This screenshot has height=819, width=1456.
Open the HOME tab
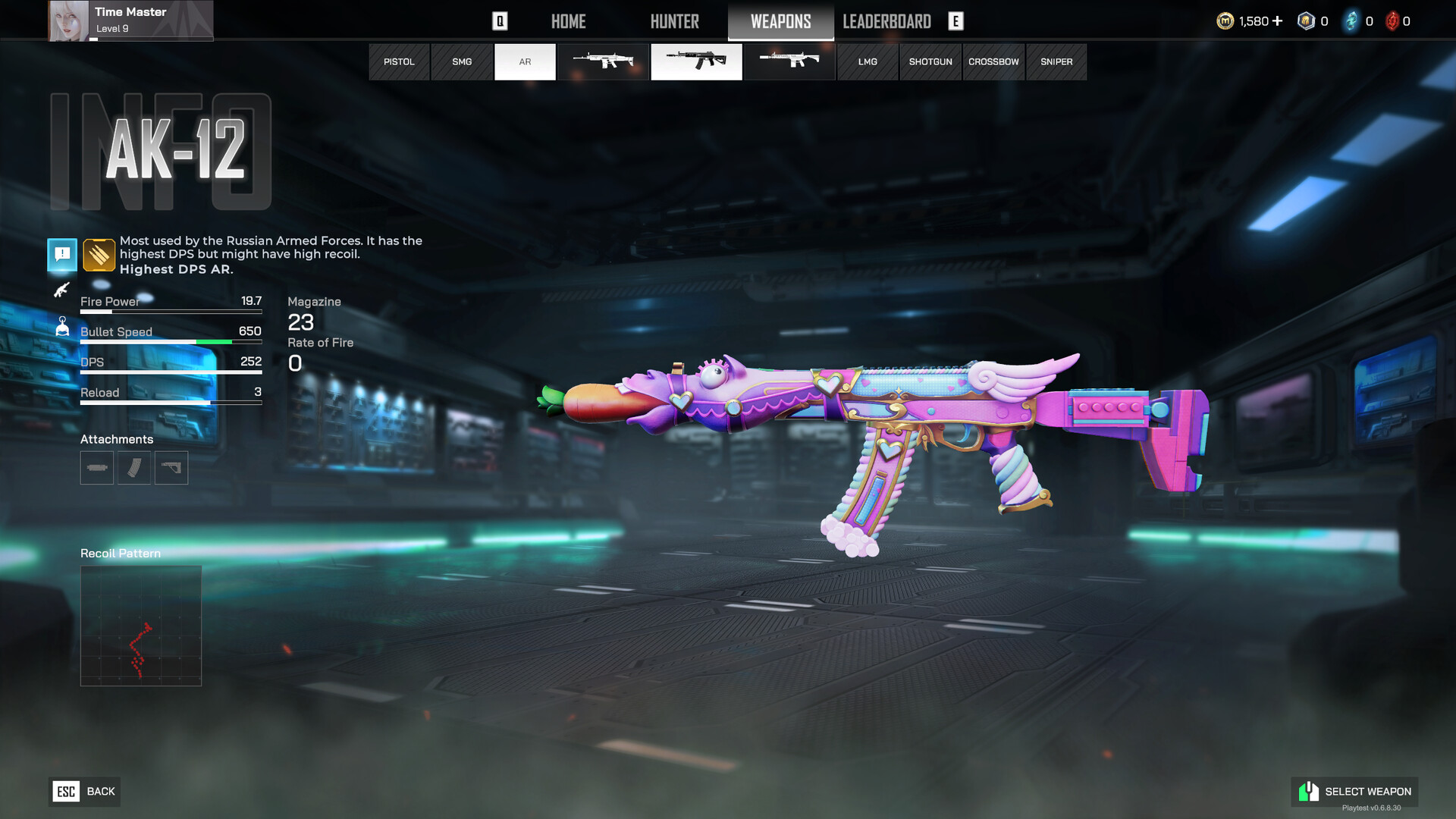pos(568,21)
